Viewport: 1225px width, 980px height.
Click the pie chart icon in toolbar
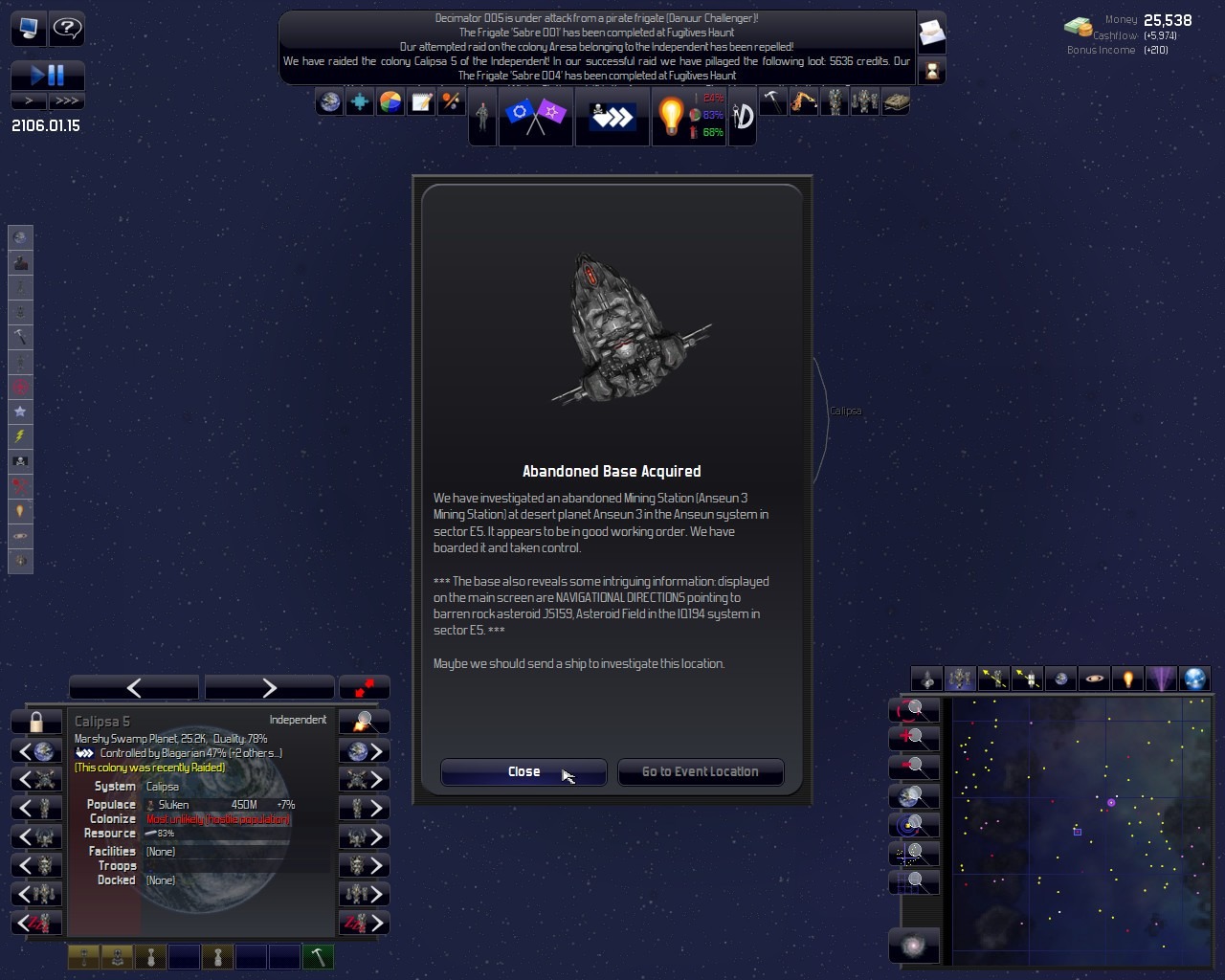390,101
